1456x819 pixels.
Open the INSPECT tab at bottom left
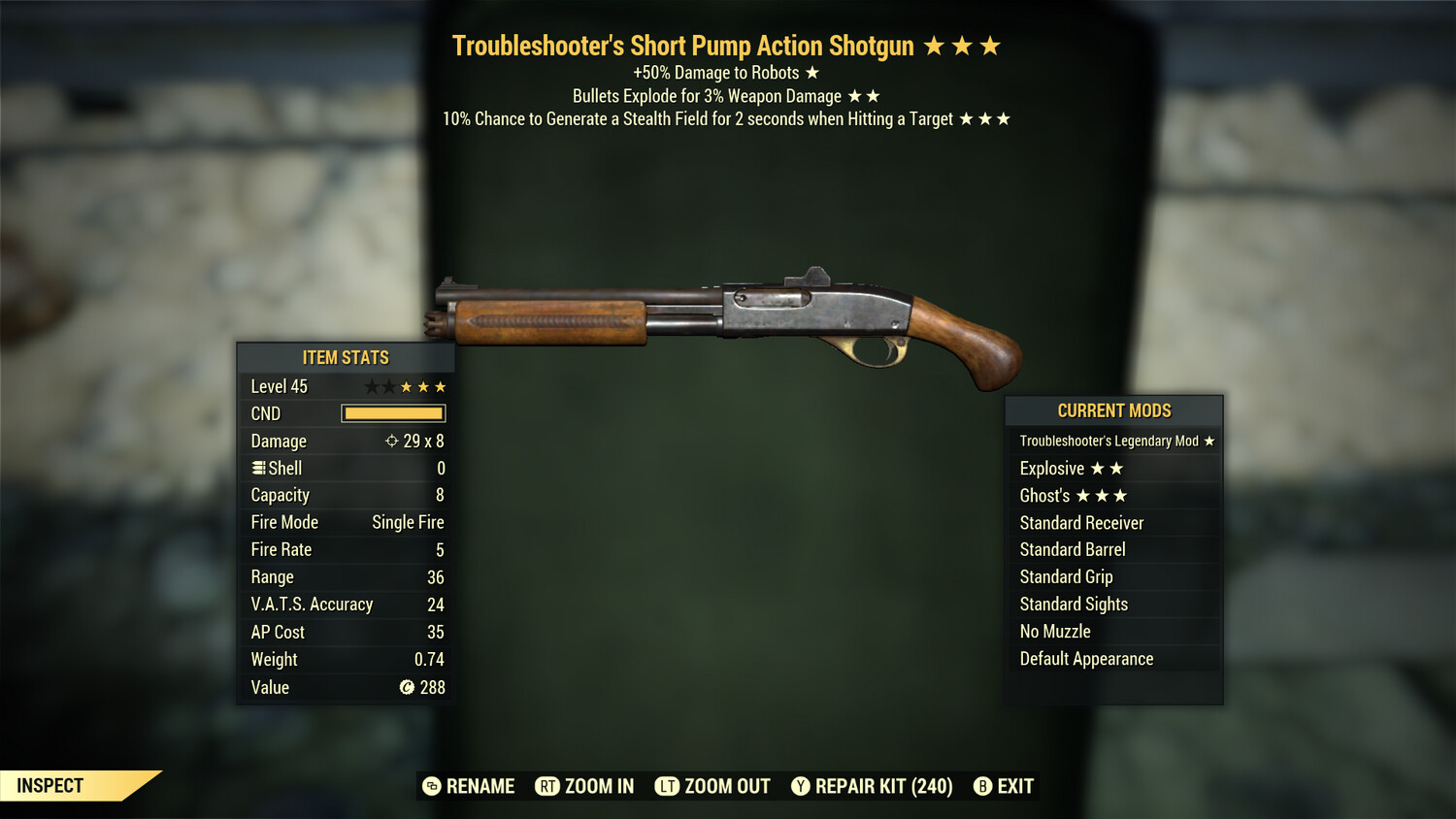tap(50, 785)
